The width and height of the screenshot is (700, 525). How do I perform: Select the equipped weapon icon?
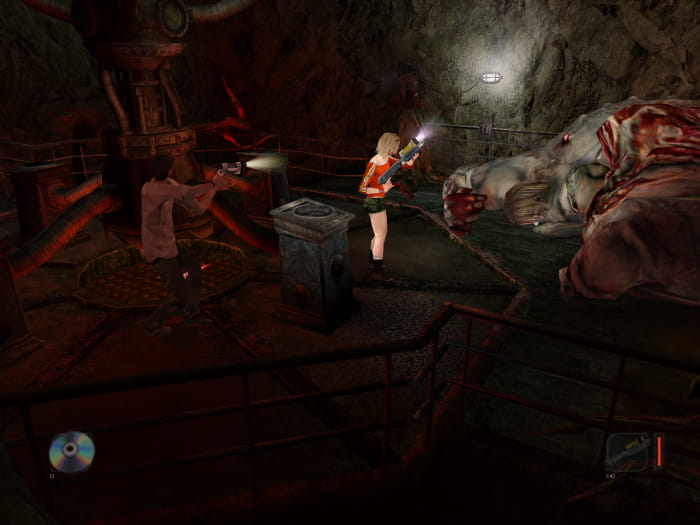[x=628, y=451]
